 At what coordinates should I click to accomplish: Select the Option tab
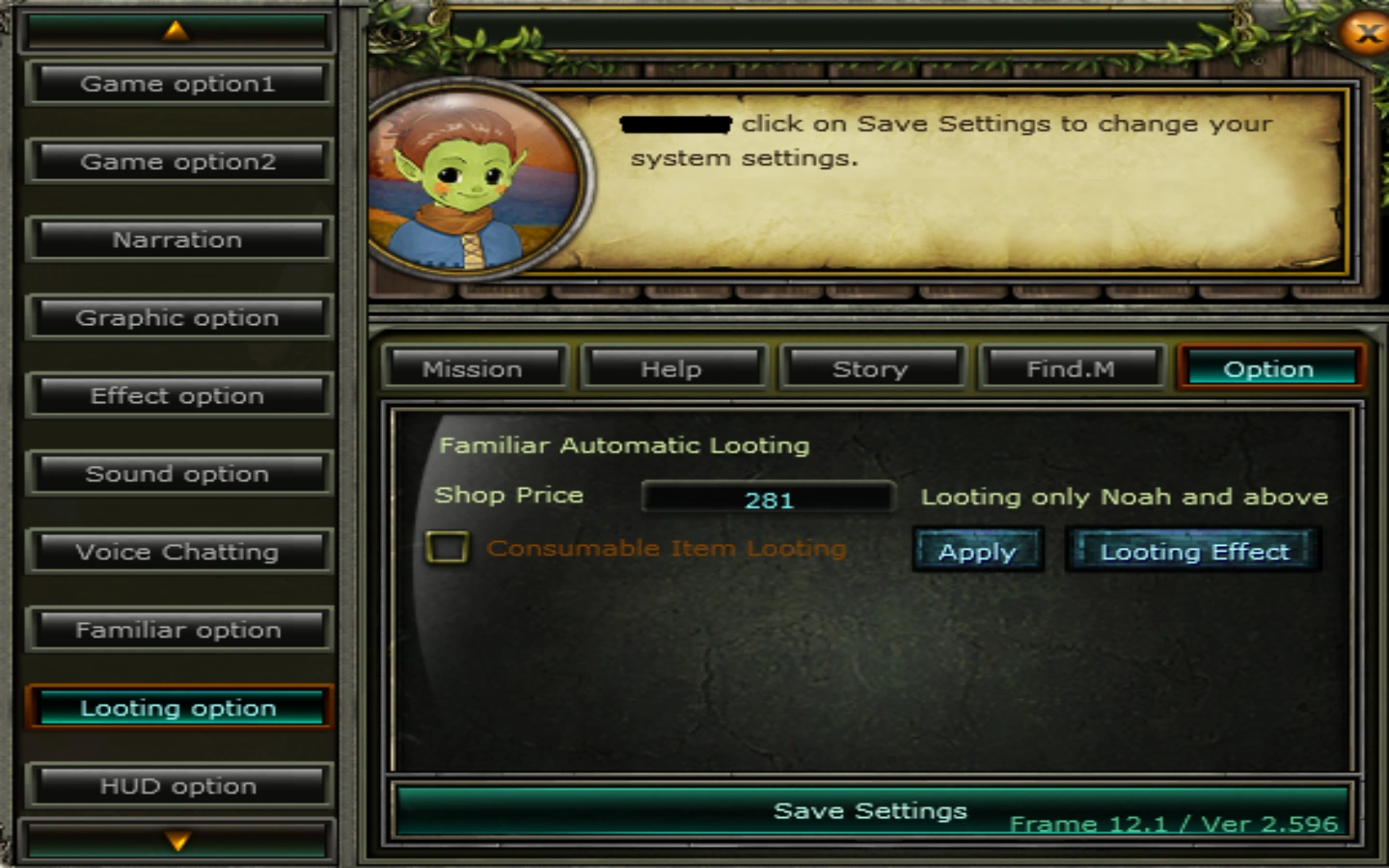tap(1269, 367)
